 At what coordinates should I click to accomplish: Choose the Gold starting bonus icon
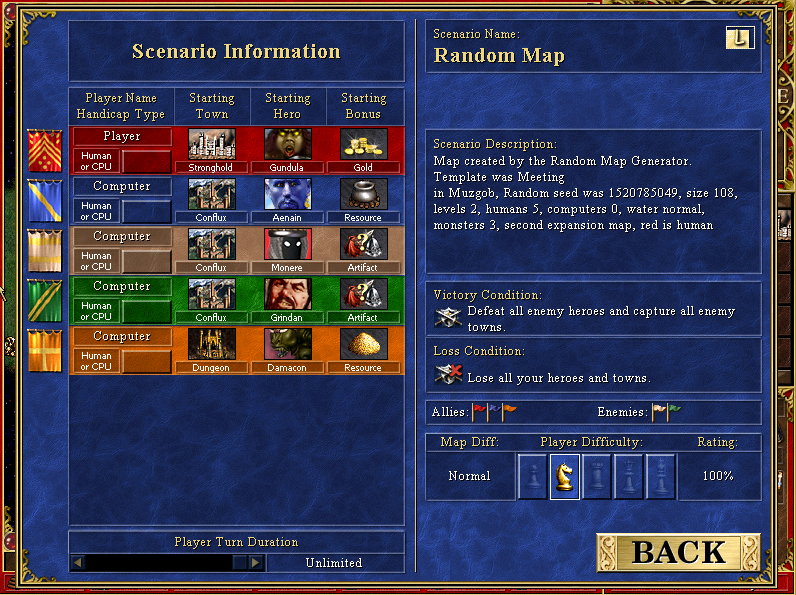pos(363,144)
